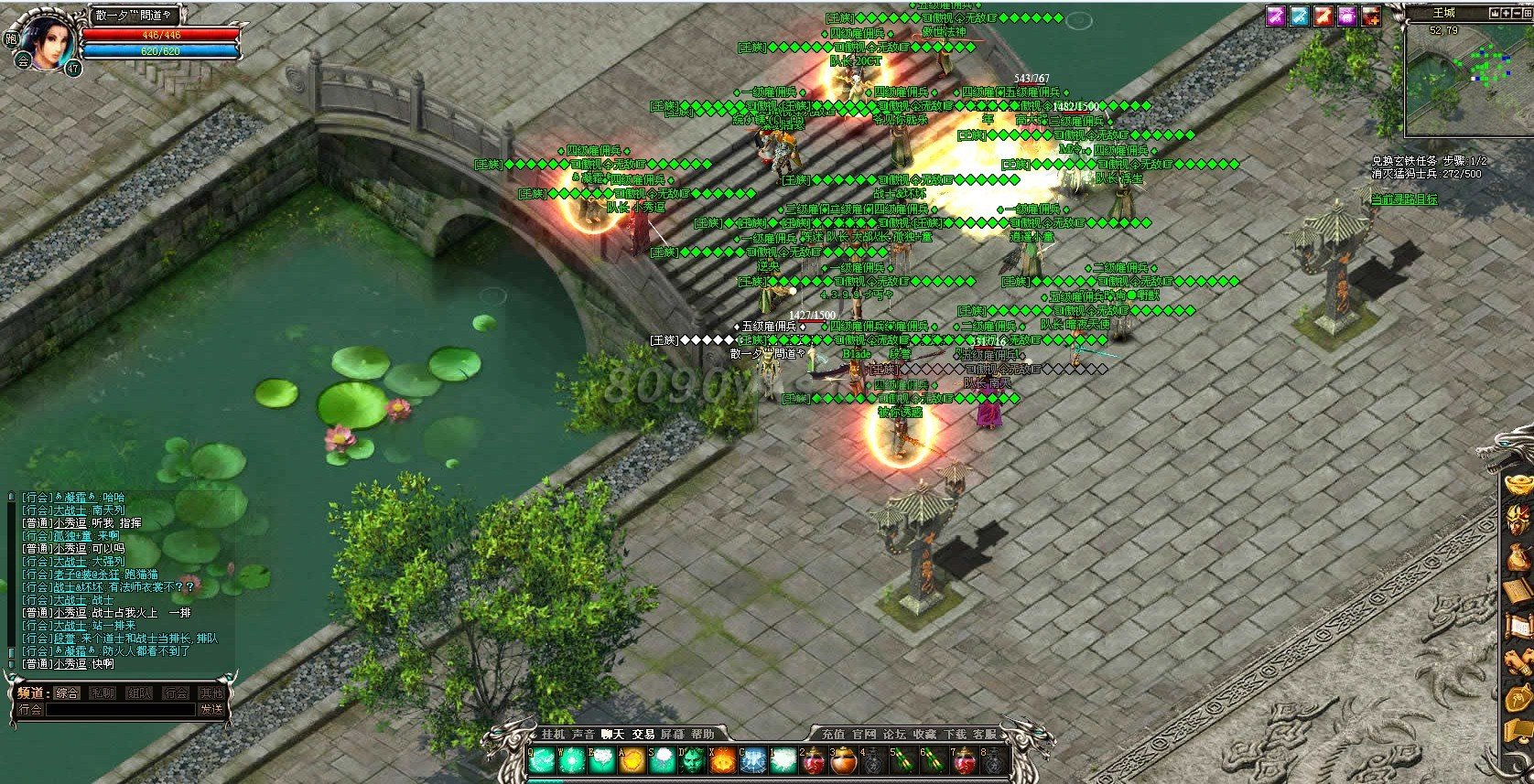Switch chat channel to 综合

click(x=67, y=693)
